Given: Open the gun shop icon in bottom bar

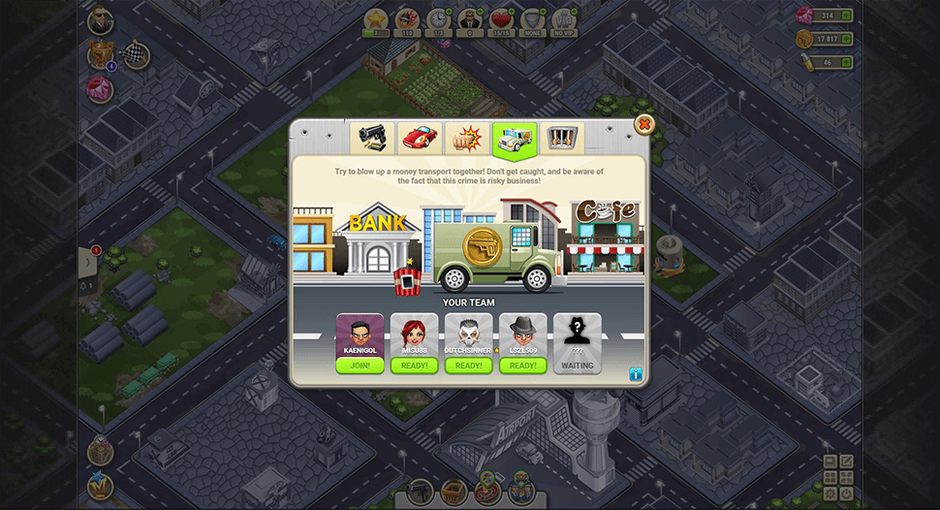Looking at the screenshot, I should point(420,492).
